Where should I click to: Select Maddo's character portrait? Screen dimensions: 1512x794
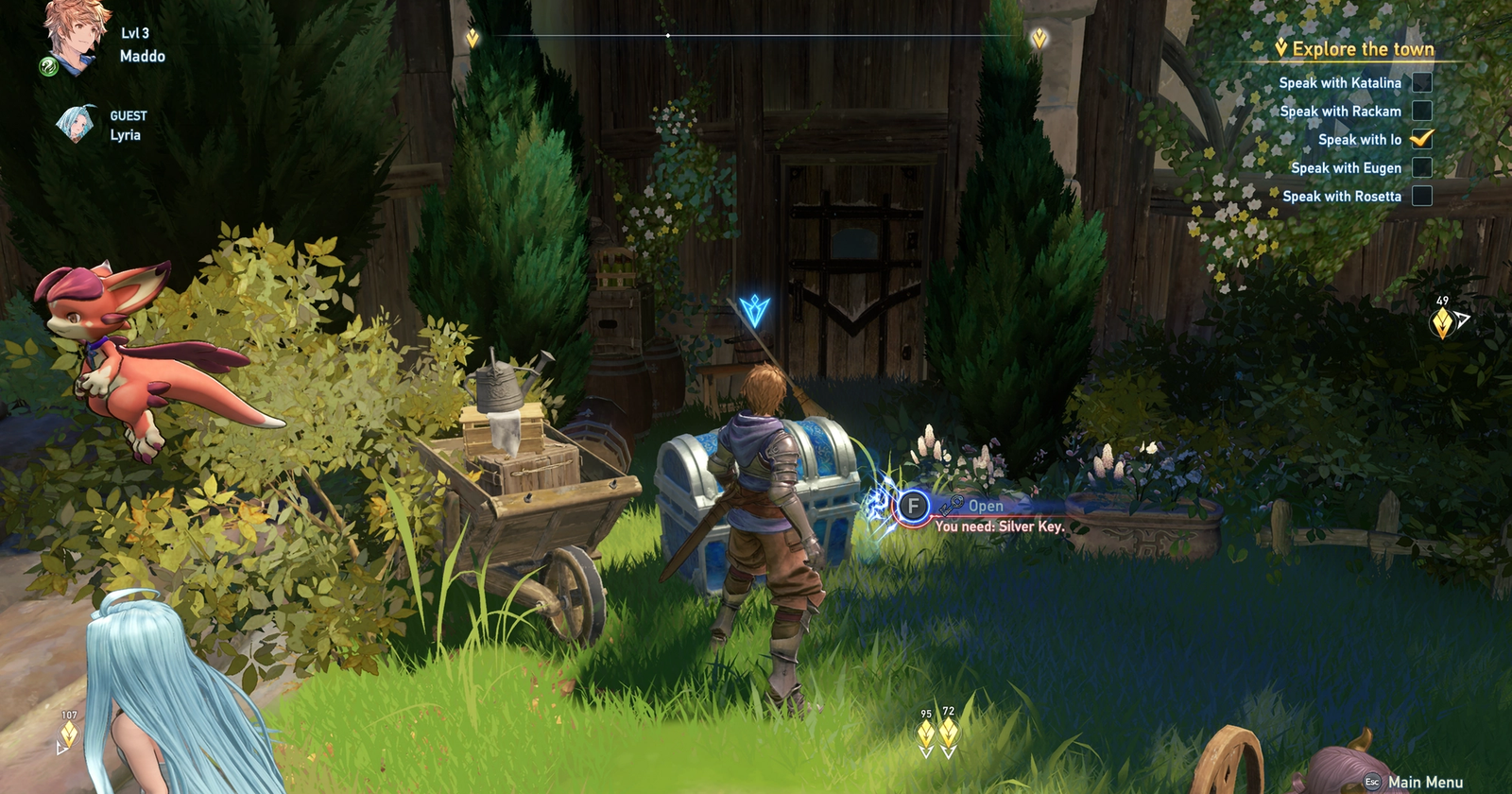click(x=76, y=38)
